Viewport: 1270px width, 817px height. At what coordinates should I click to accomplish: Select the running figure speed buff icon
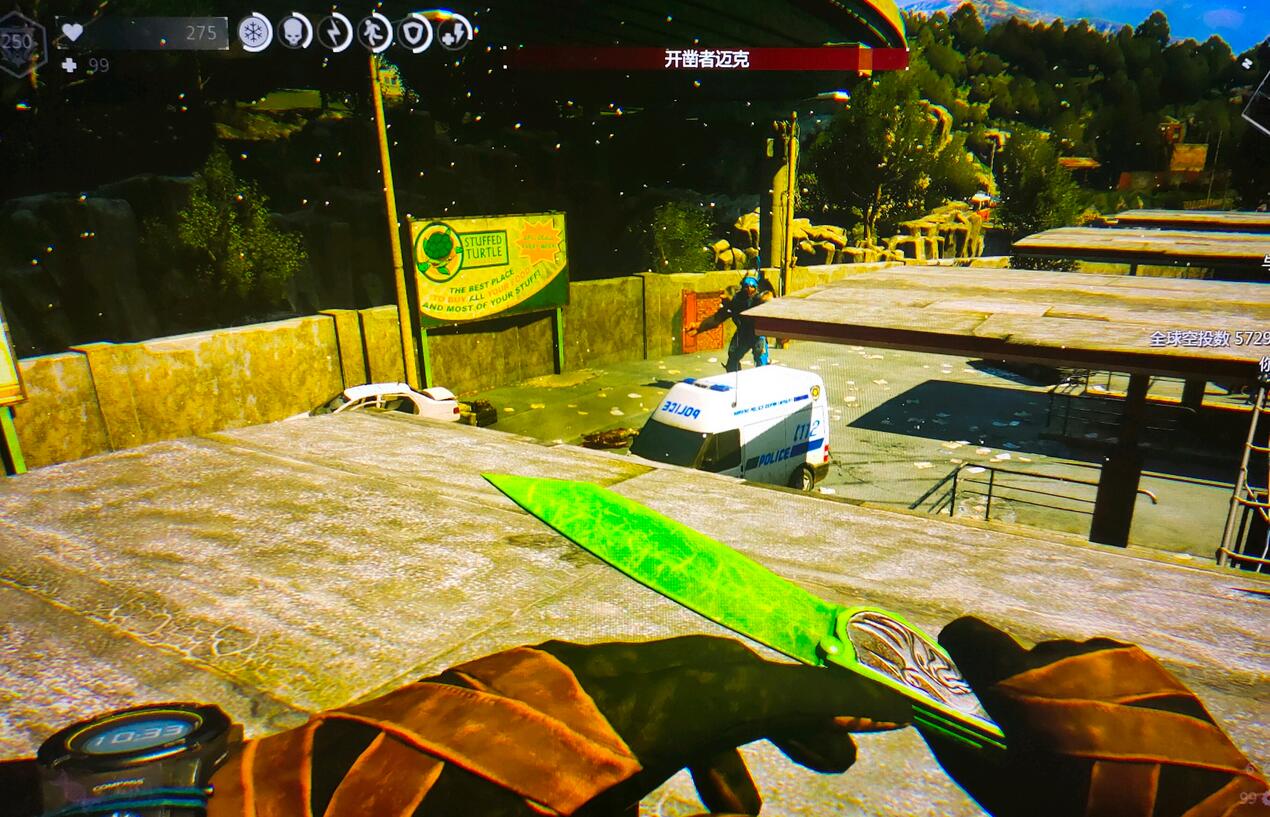[375, 32]
